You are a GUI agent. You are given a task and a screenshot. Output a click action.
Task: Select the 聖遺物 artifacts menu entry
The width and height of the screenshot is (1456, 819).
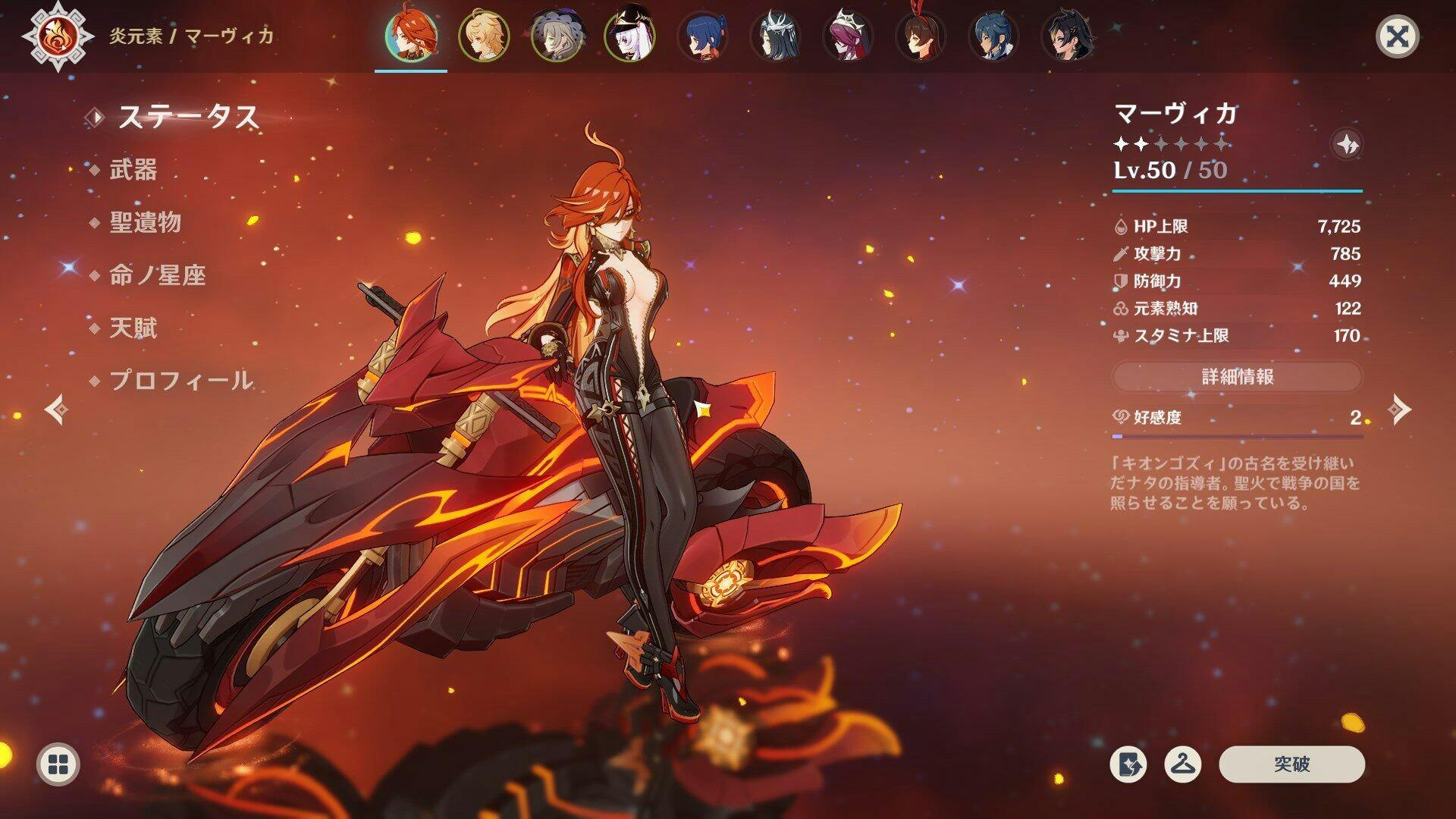(x=145, y=222)
